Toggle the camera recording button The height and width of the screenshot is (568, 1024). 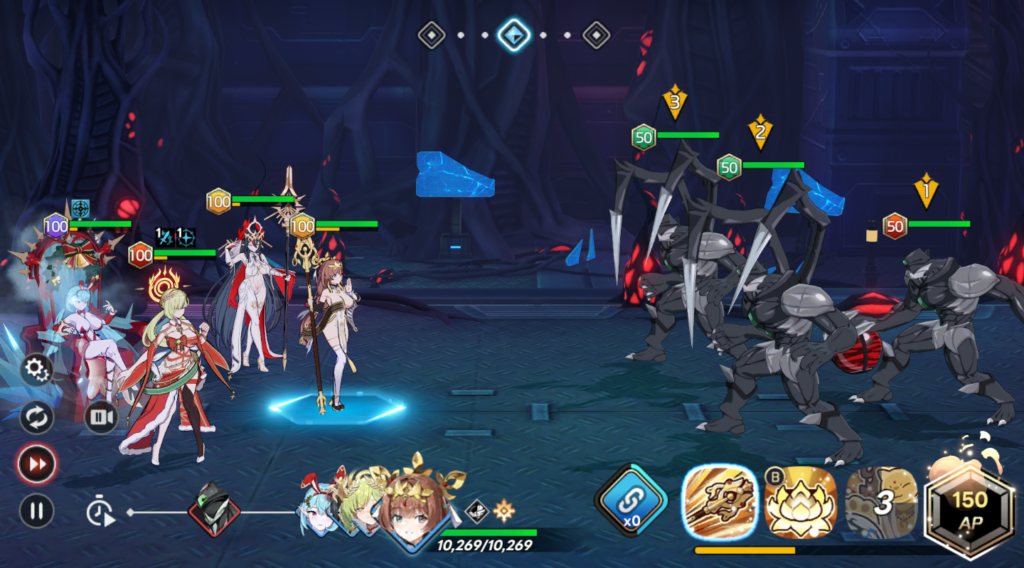(100, 416)
